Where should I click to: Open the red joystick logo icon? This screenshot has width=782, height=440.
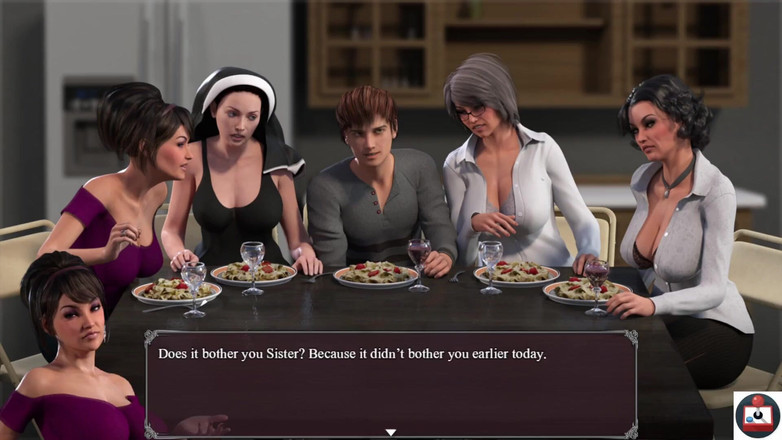coord(756,414)
